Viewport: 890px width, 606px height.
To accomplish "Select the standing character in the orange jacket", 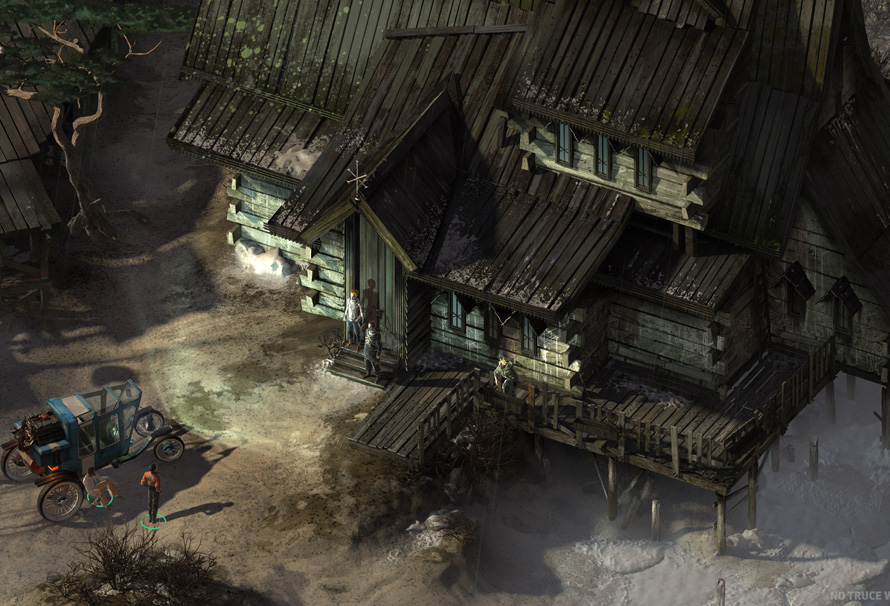I will [151, 490].
